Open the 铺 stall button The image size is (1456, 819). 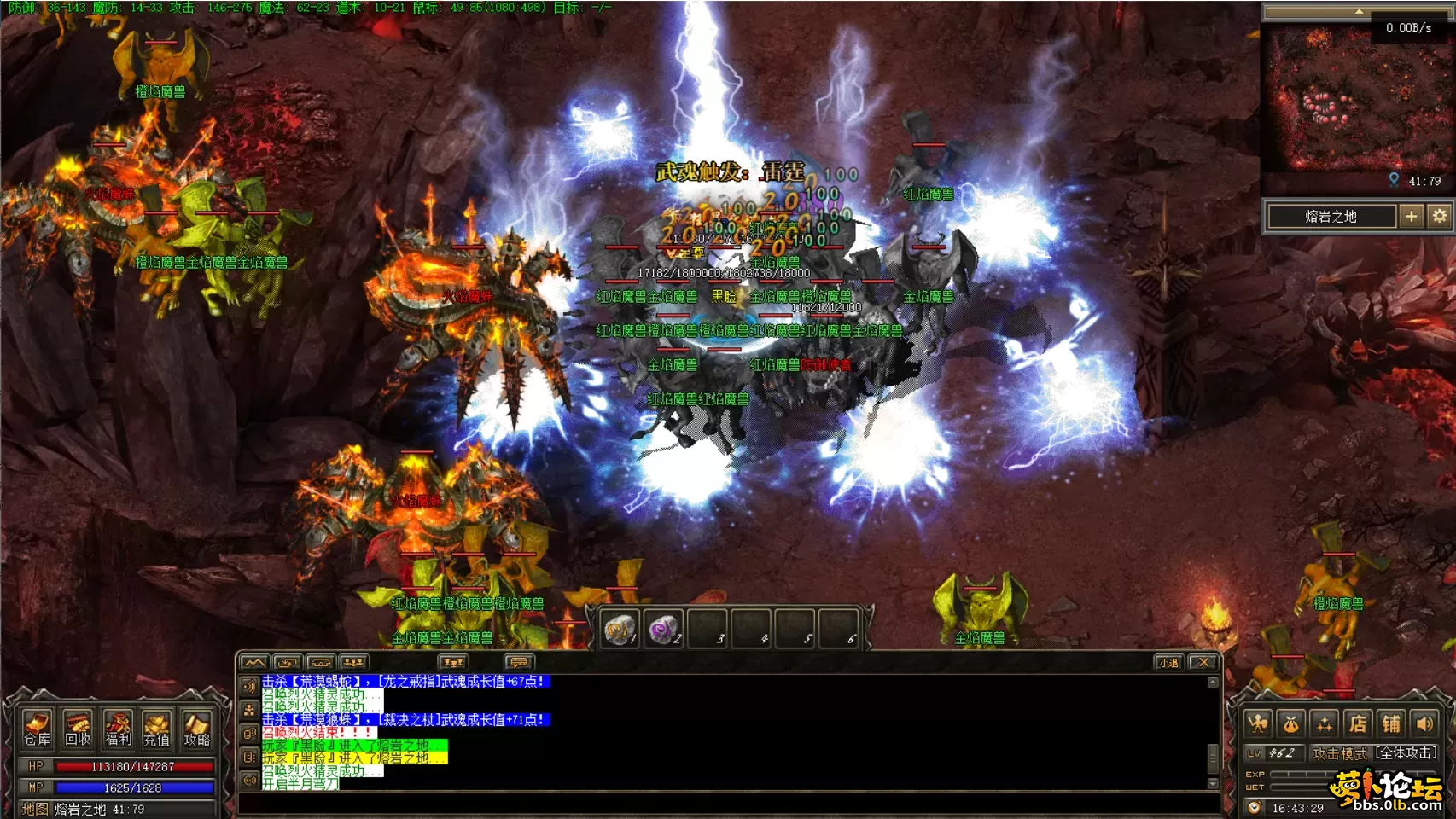1391,724
